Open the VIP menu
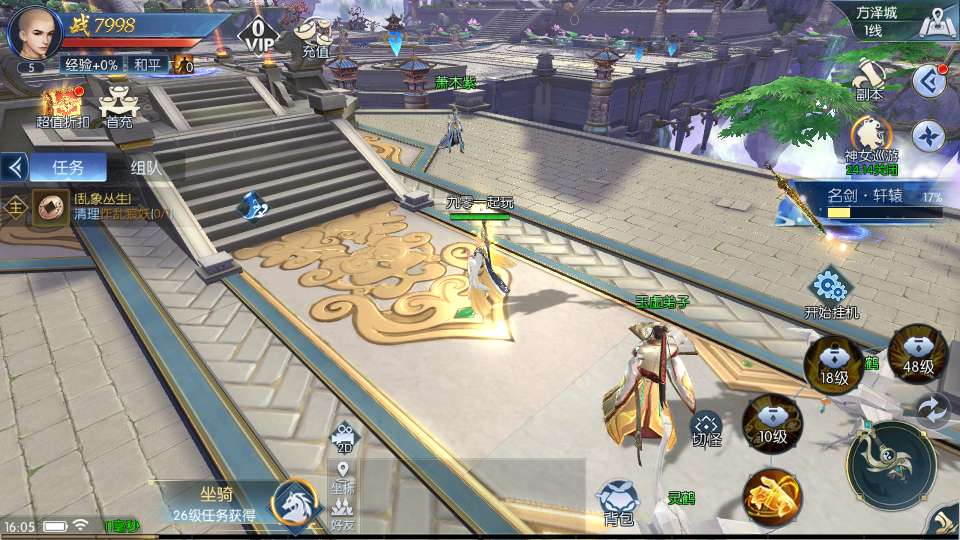The height and width of the screenshot is (540, 960). point(260,35)
